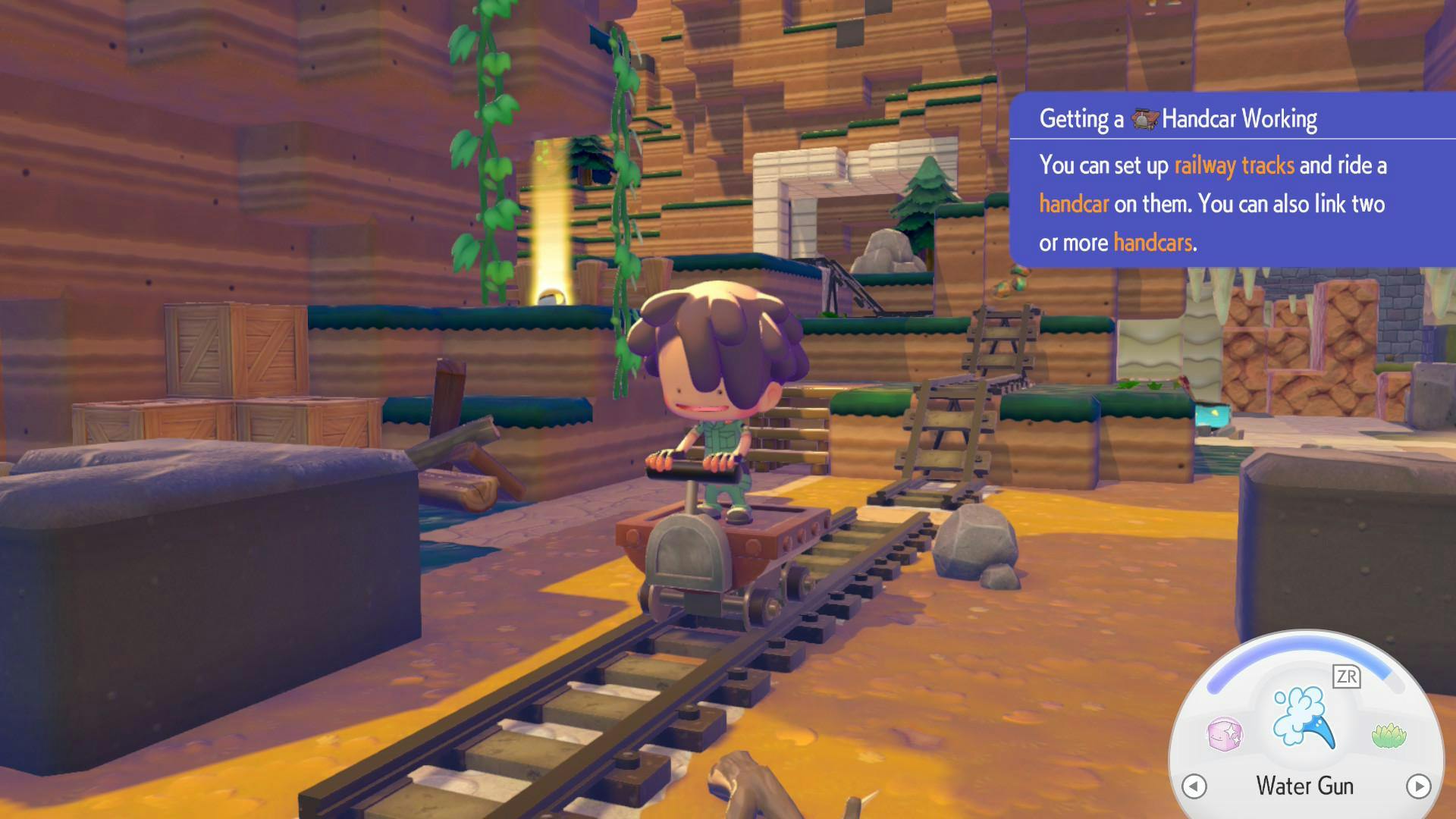Choose the pink sparkling cube move
The image size is (1456, 819).
(x=1223, y=734)
